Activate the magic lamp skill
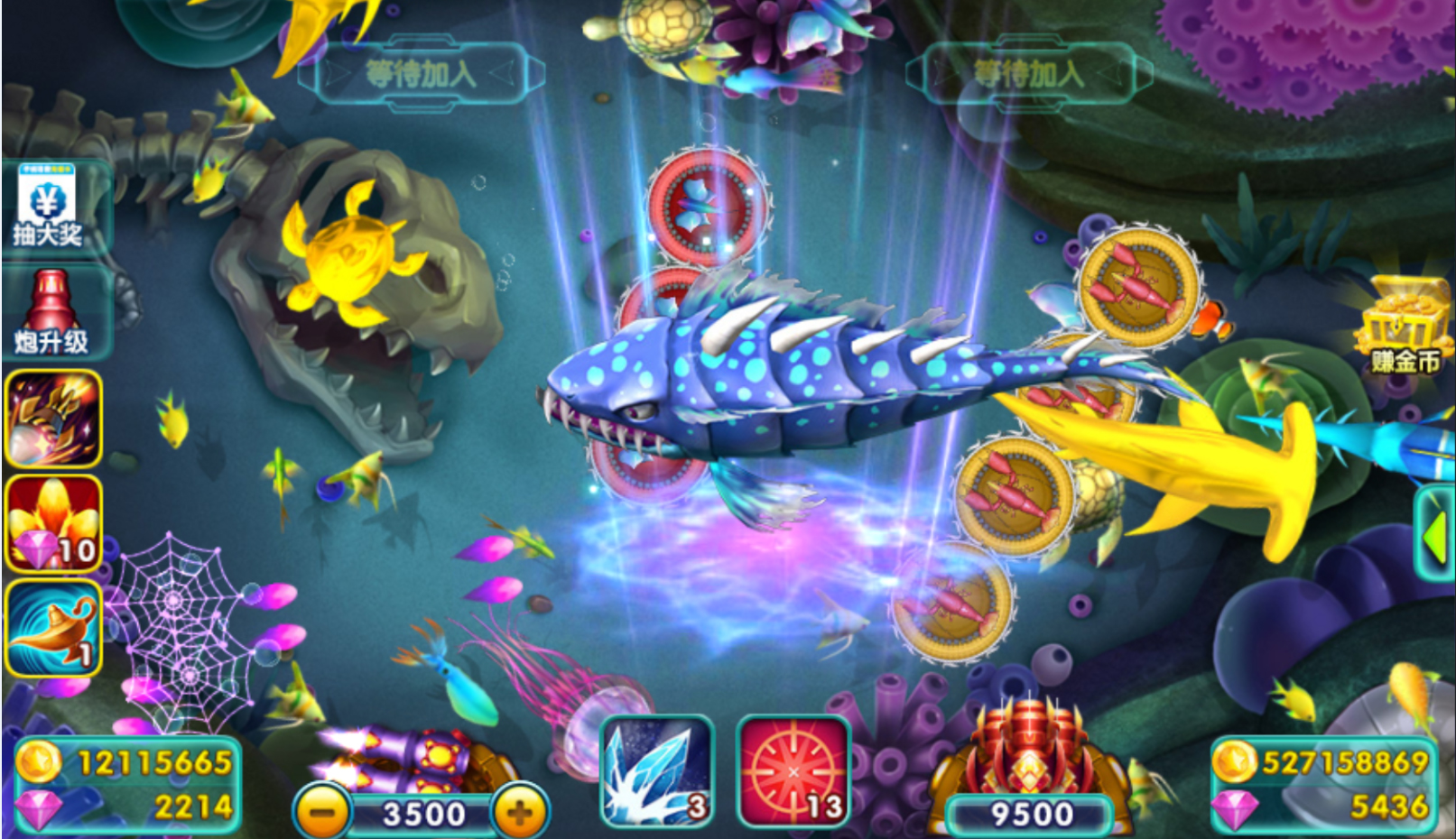 [53, 629]
